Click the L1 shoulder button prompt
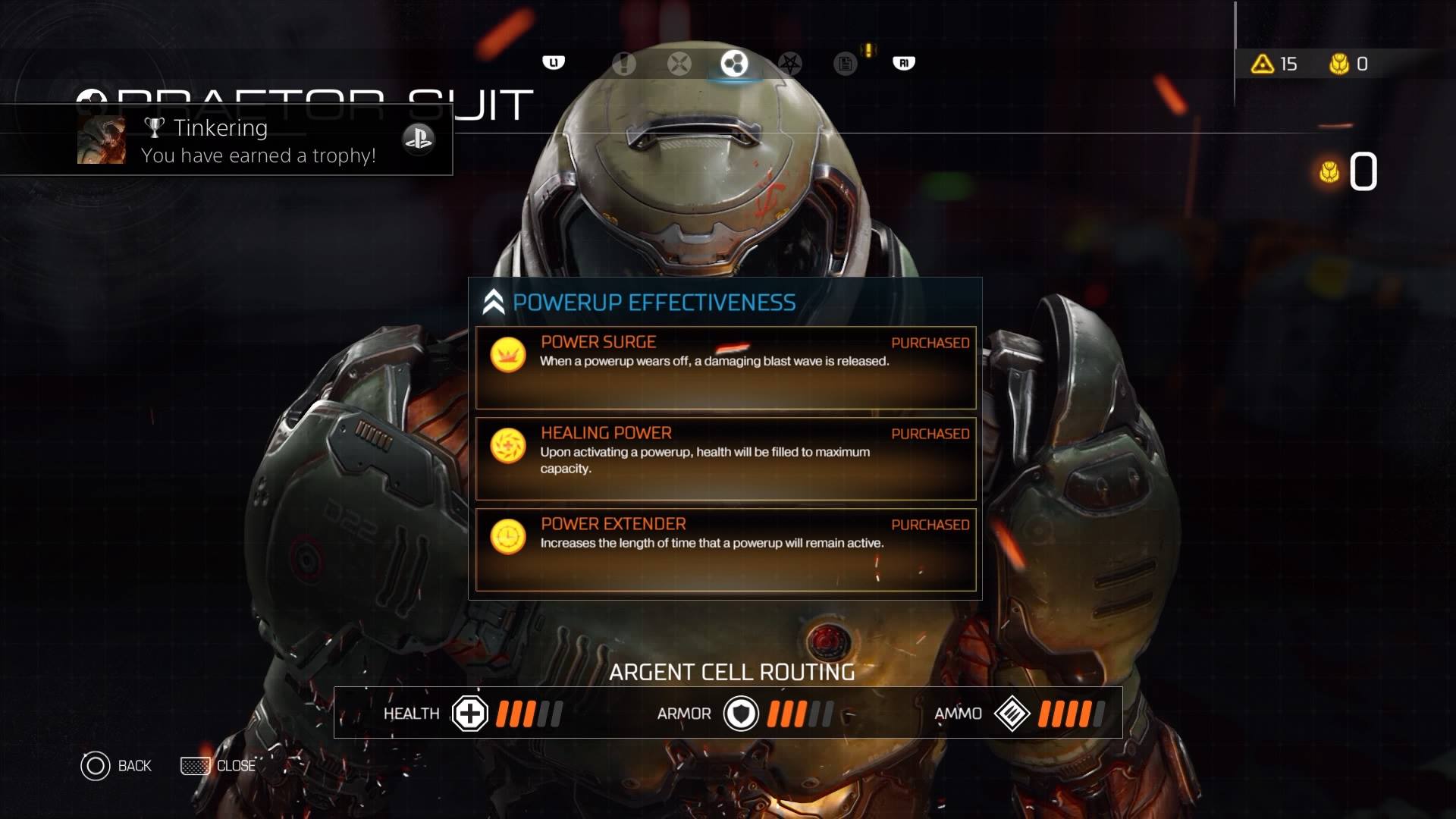Screen dimensions: 1456x819 click(554, 62)
